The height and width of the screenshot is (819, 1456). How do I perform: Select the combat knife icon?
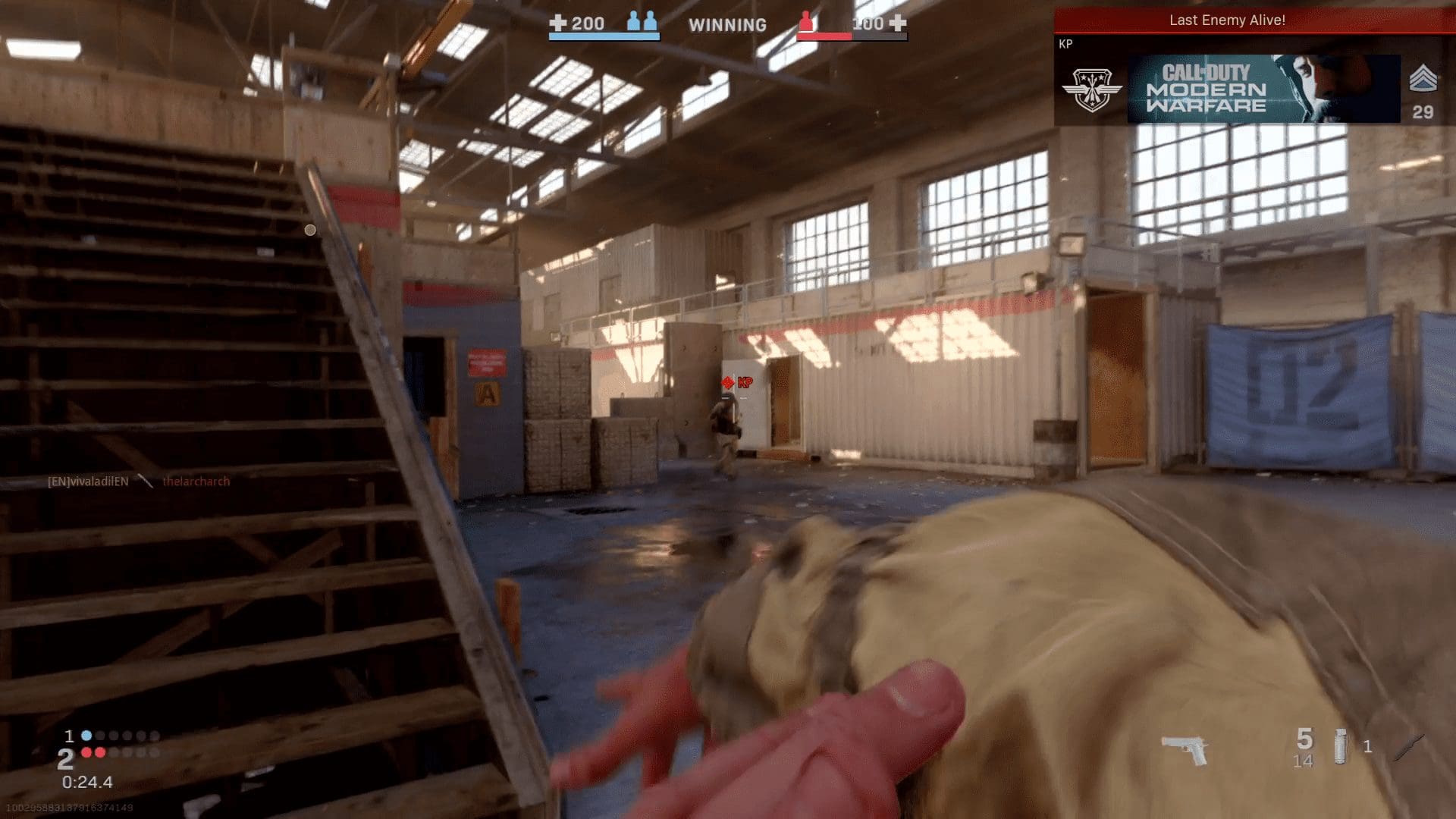[x=1408, y=746]
